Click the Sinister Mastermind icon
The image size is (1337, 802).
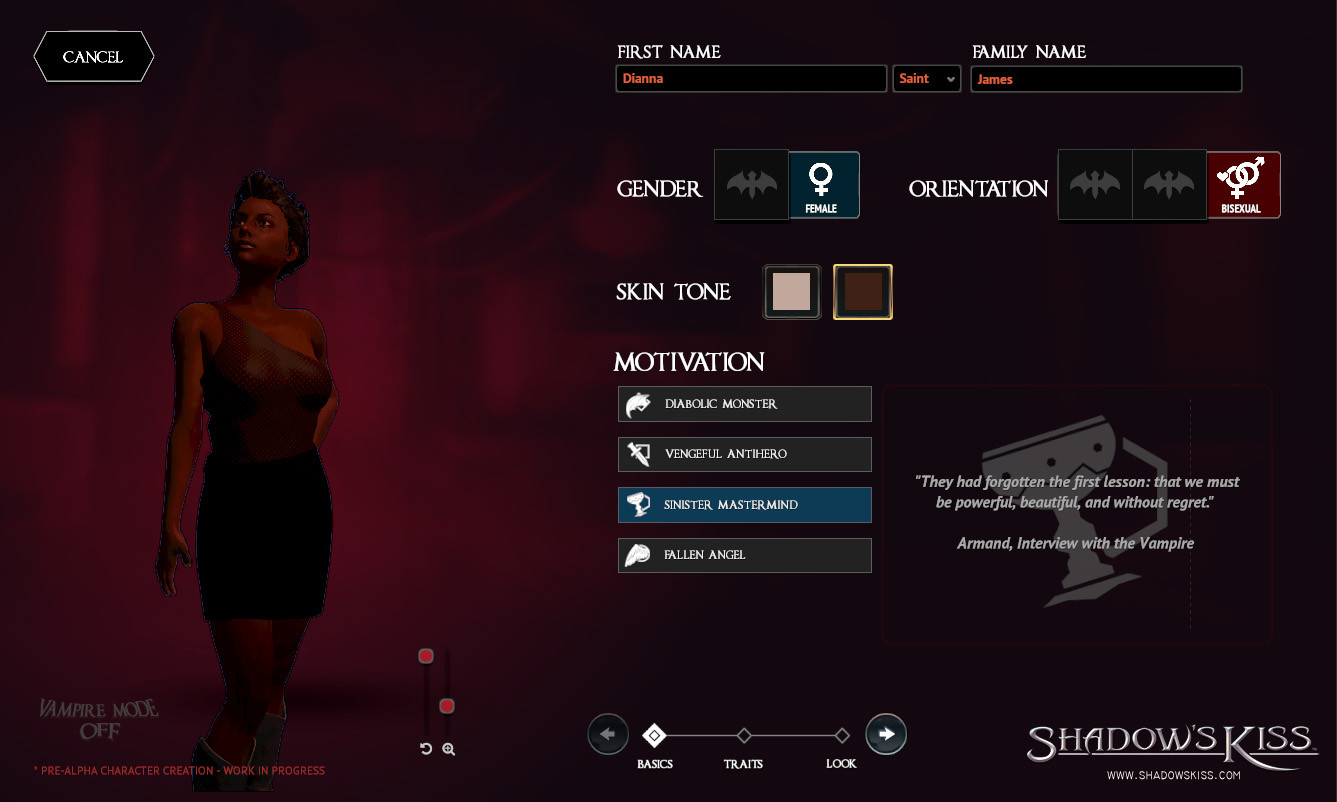coord(637,504)
